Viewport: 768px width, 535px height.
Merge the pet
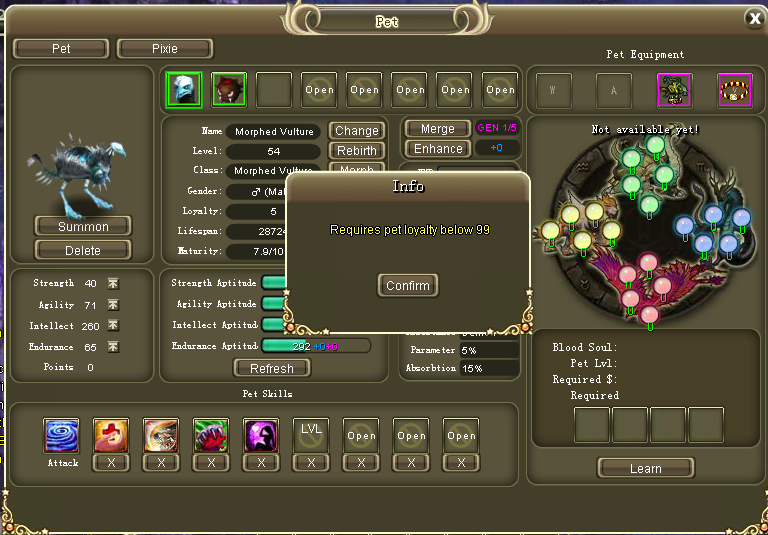click(x=437, y=129)
